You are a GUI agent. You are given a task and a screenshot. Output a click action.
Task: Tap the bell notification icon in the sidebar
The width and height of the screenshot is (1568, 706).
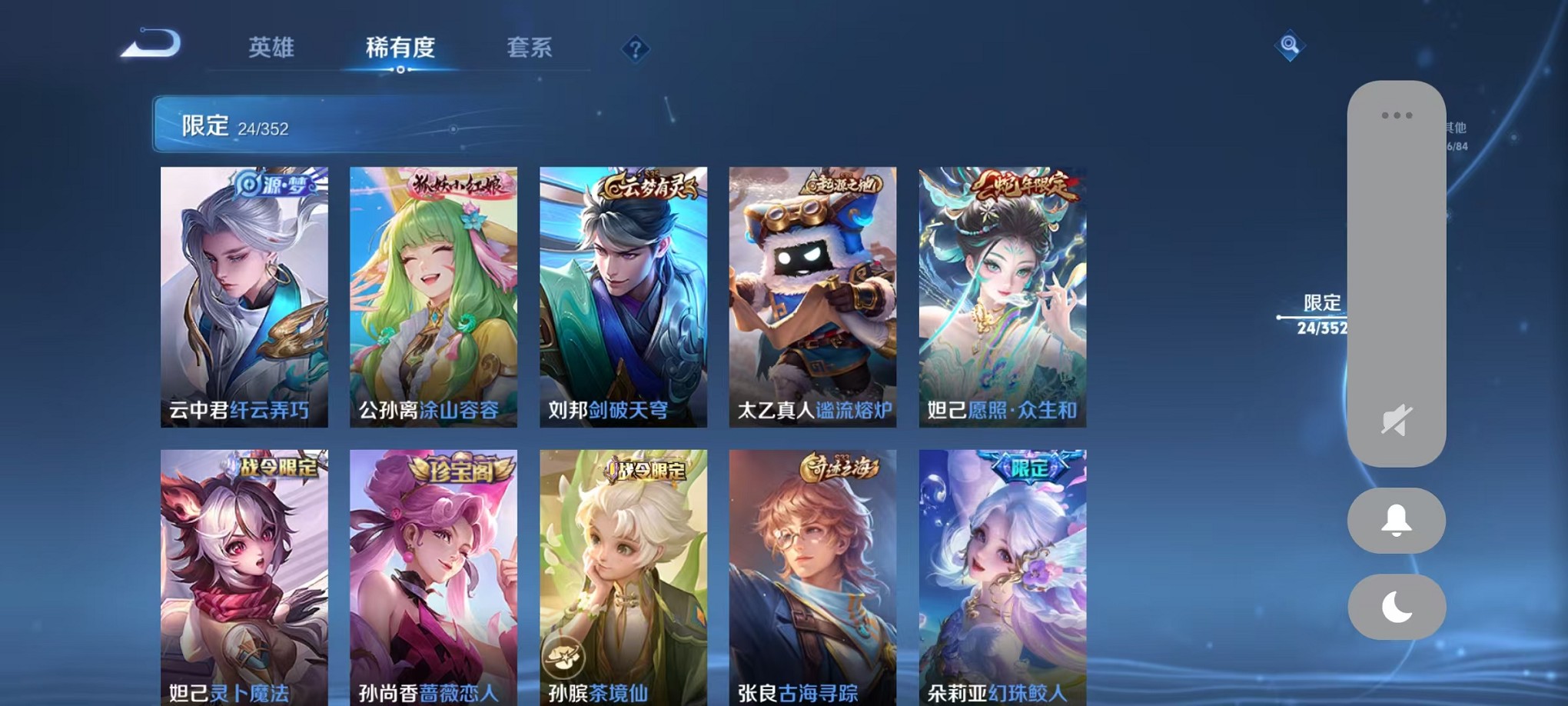tap(1397, 521)
